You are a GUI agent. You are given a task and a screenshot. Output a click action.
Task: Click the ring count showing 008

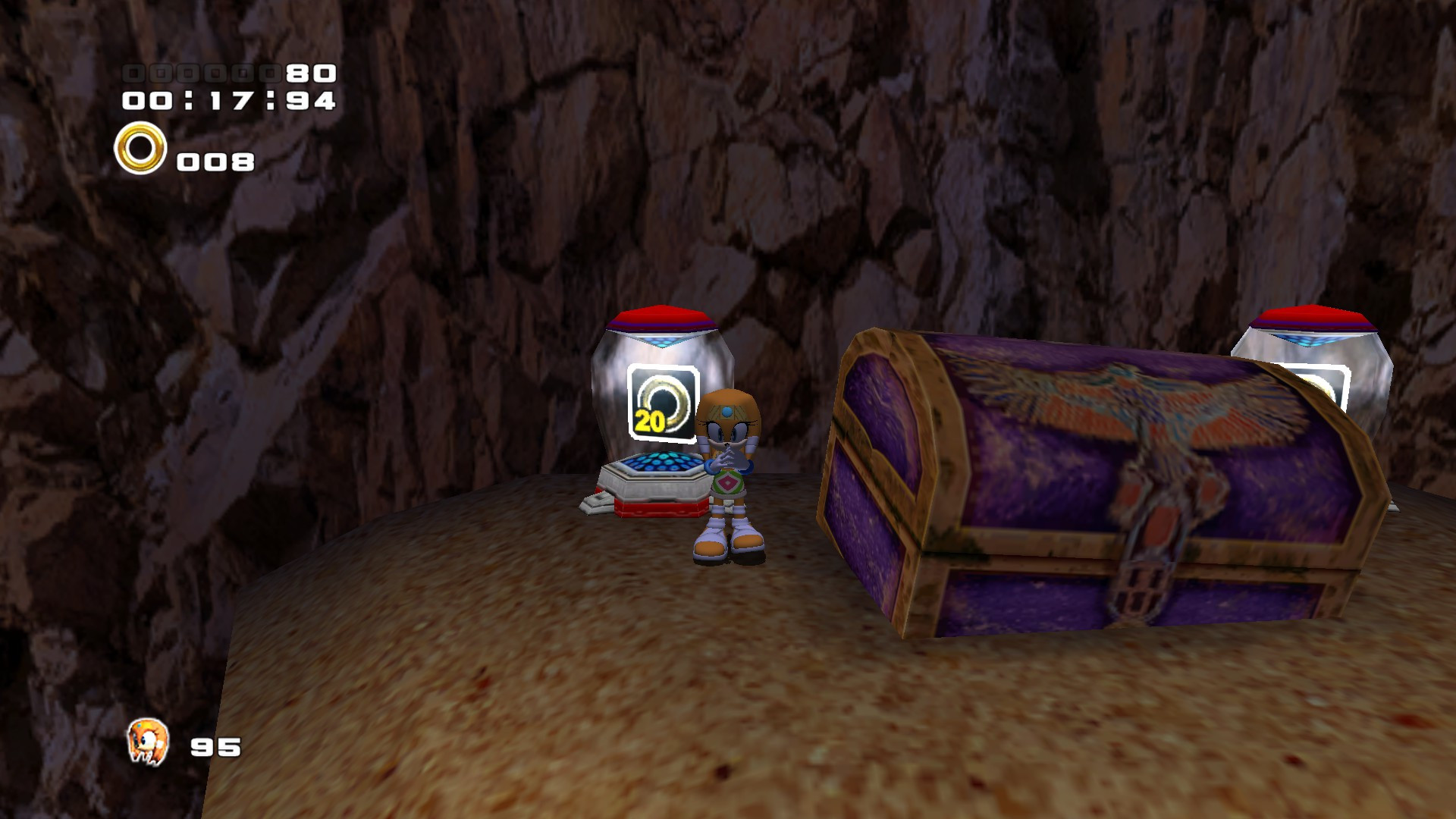point(215,161)
